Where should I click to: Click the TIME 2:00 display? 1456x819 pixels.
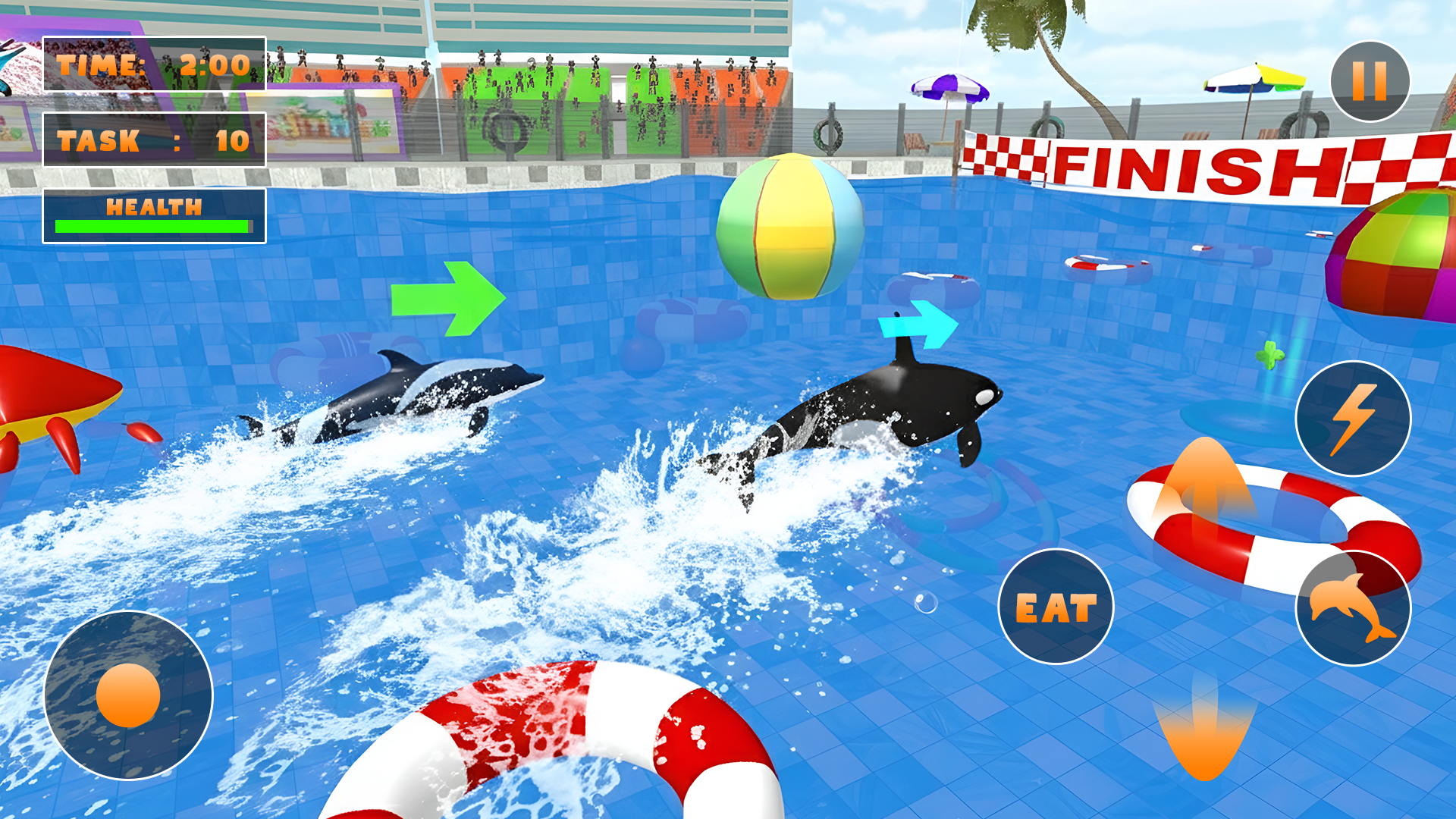point(152,64)
